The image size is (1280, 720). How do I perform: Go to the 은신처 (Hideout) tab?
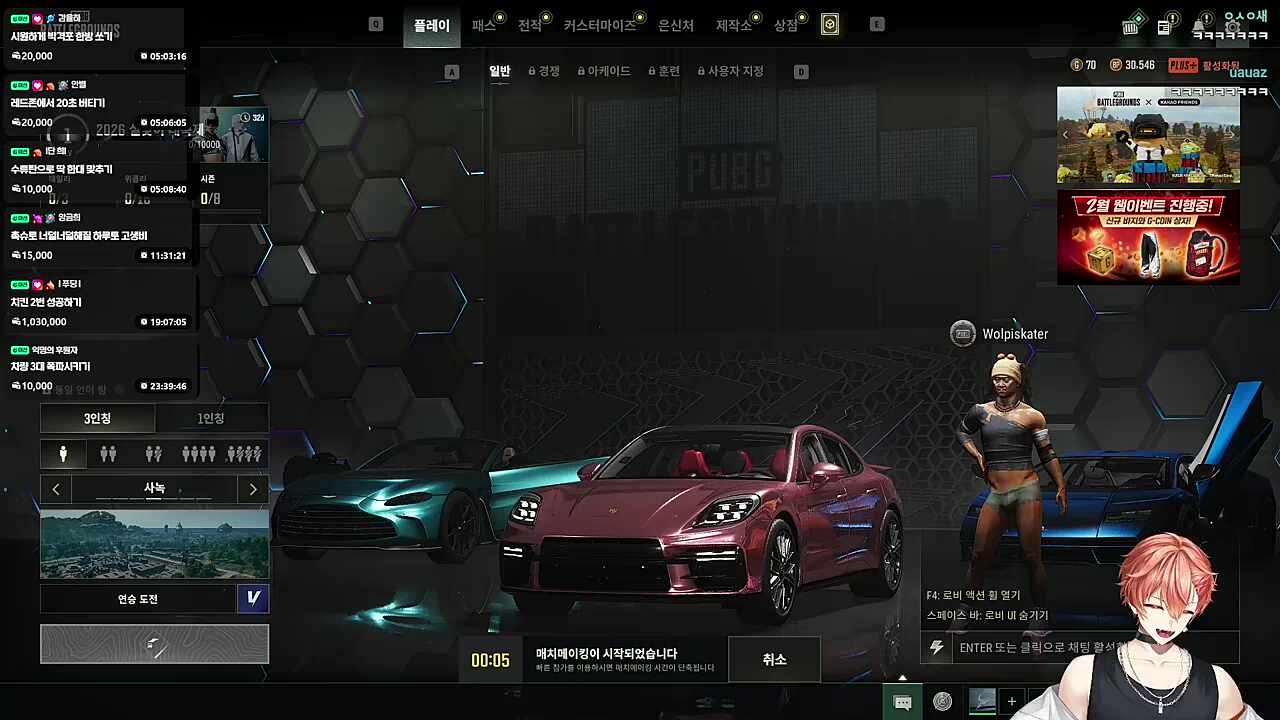[676, 25]
